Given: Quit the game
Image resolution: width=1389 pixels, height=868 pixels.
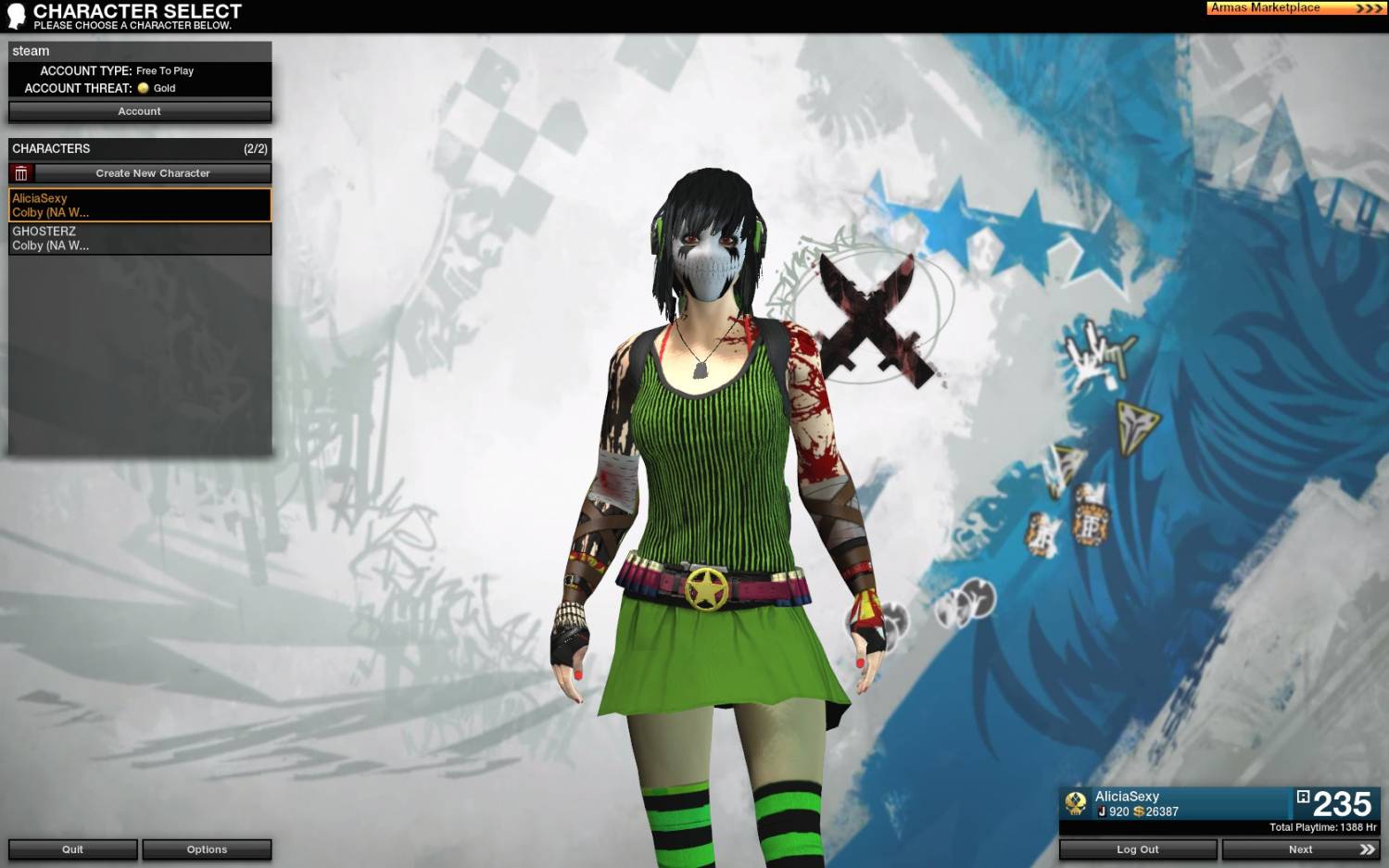Looking at the screenshot, I should point(73,849).
